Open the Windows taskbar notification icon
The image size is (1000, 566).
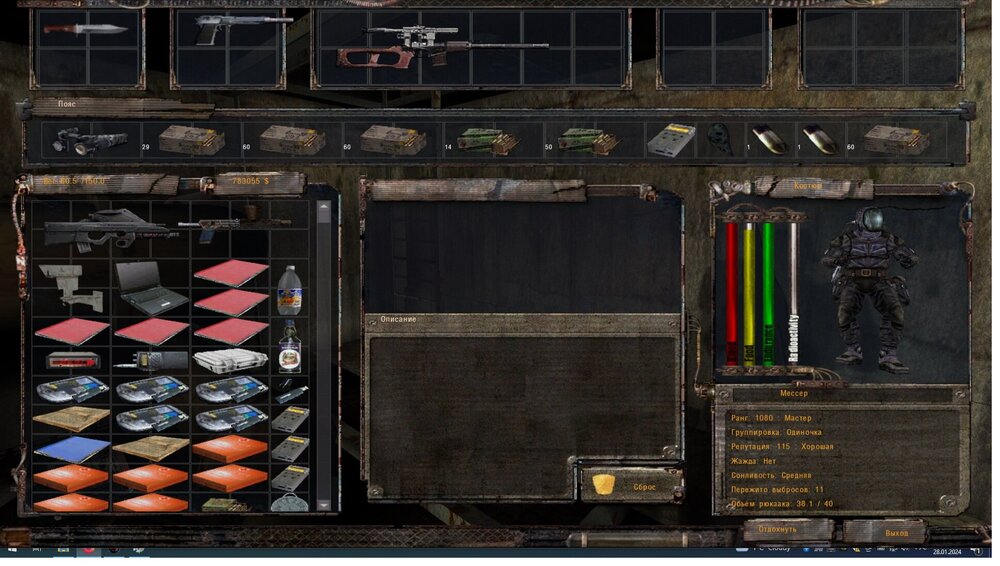point(977,552)
